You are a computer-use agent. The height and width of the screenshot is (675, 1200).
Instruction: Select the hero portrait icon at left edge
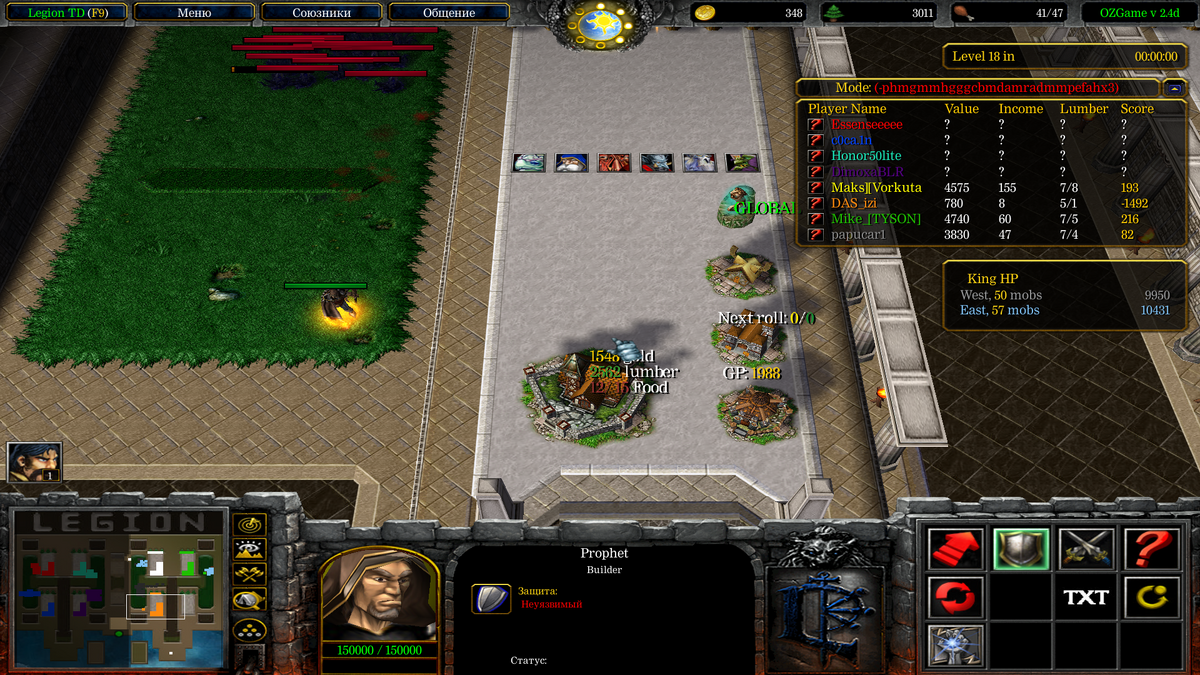click(x=35, y=462)
